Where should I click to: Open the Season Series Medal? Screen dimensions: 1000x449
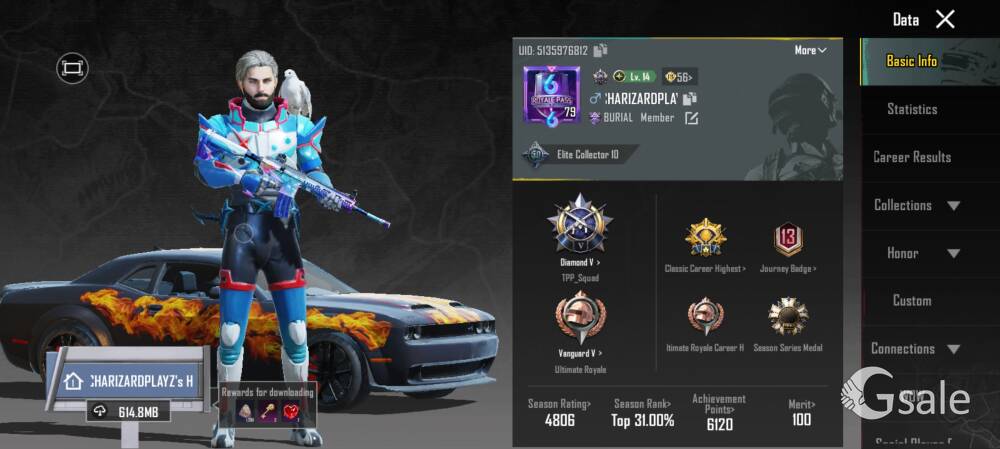click(x=788, y=318)
